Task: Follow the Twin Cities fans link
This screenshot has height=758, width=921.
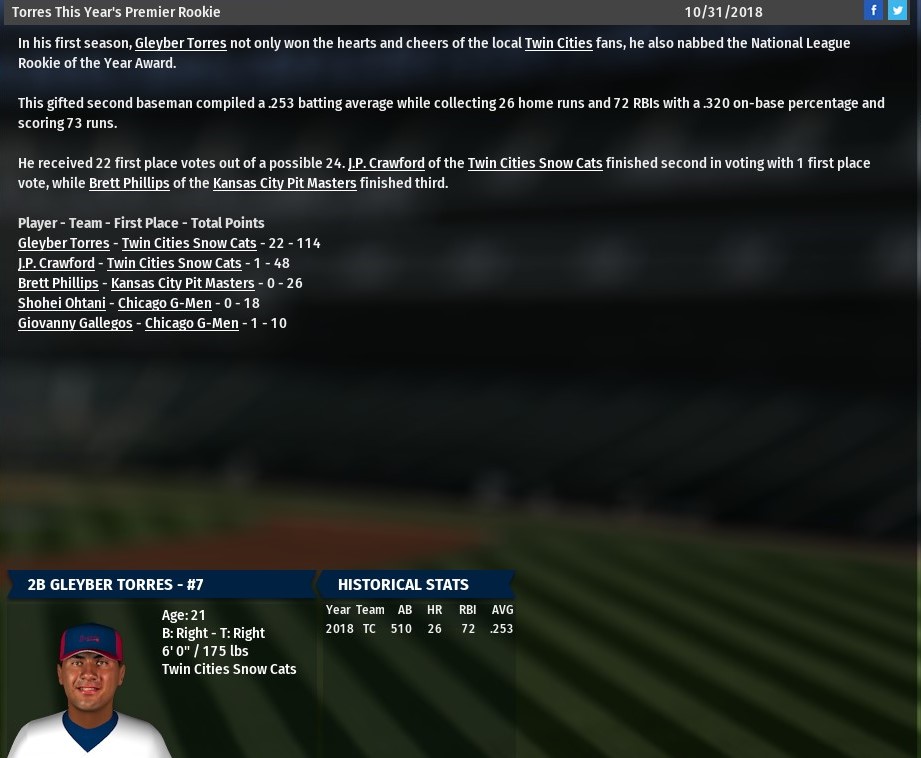Action: (x=558, y=44)
